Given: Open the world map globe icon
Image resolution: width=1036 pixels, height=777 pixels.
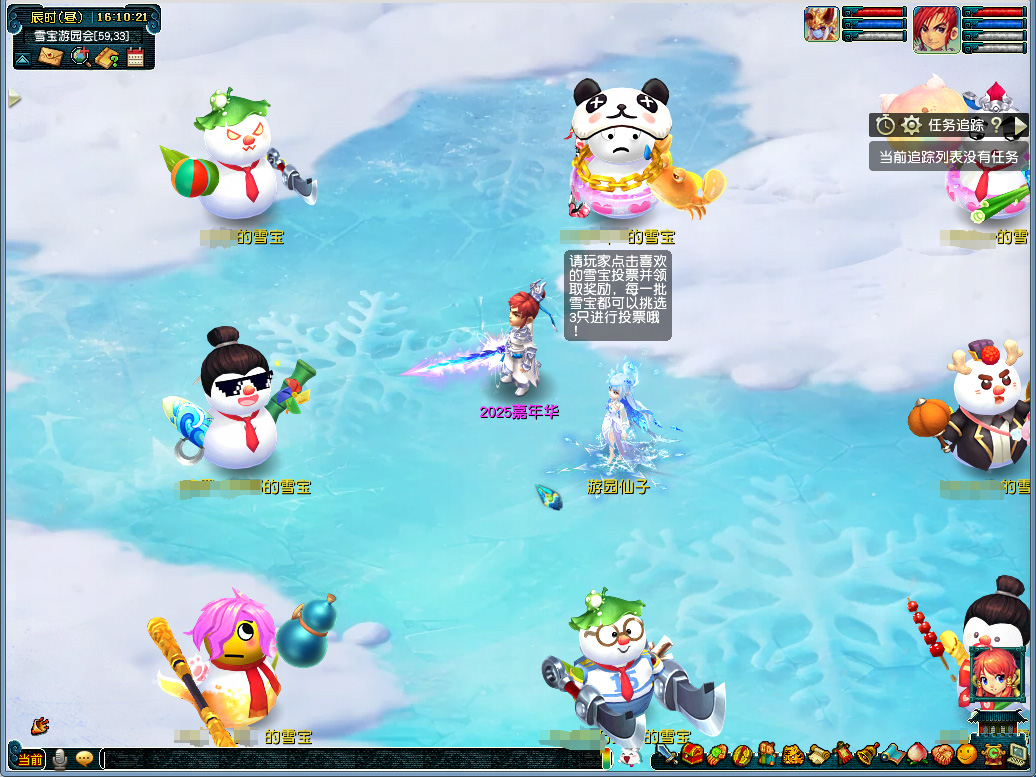Looking at the screenshot, I should pyautogui.click(x=80, y=57).
